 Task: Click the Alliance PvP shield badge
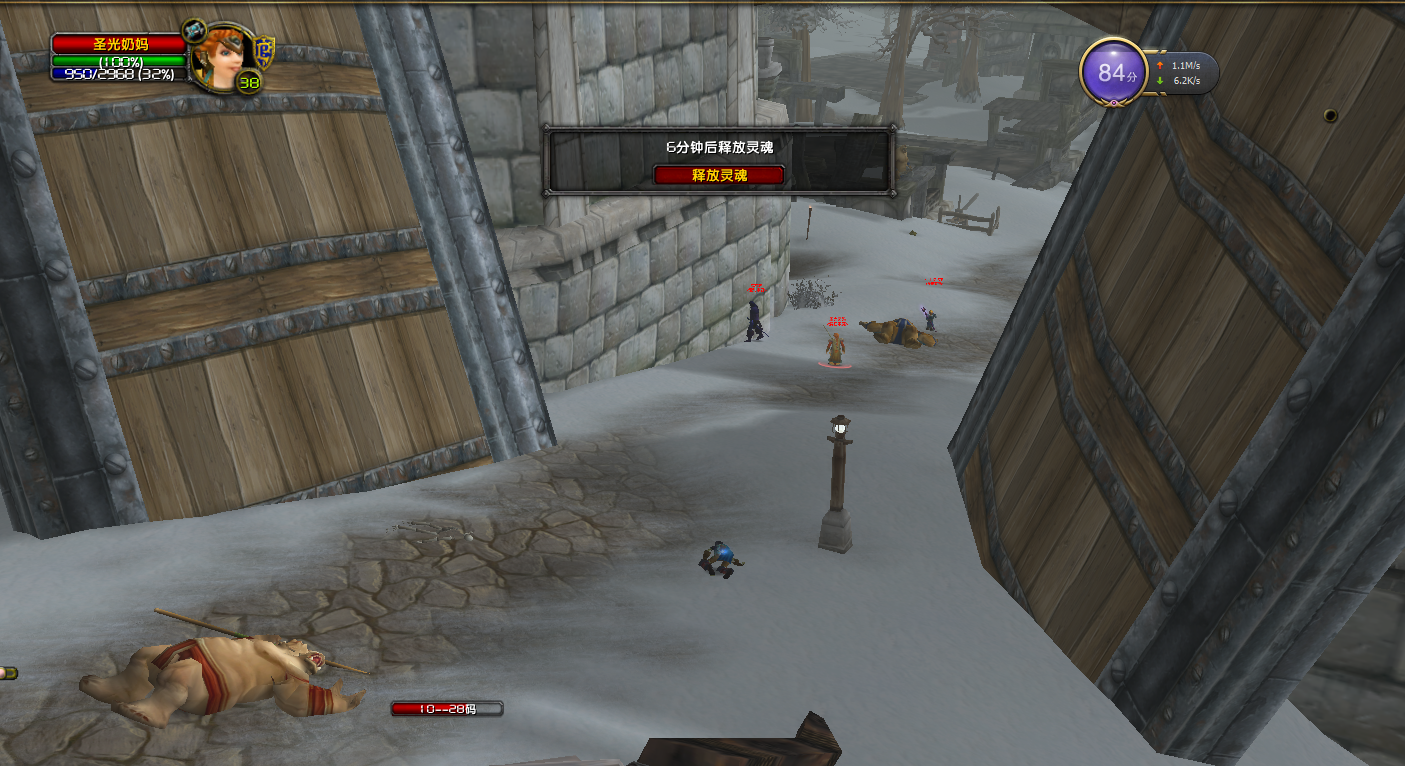pyautogui.click(x=264, y=50)
